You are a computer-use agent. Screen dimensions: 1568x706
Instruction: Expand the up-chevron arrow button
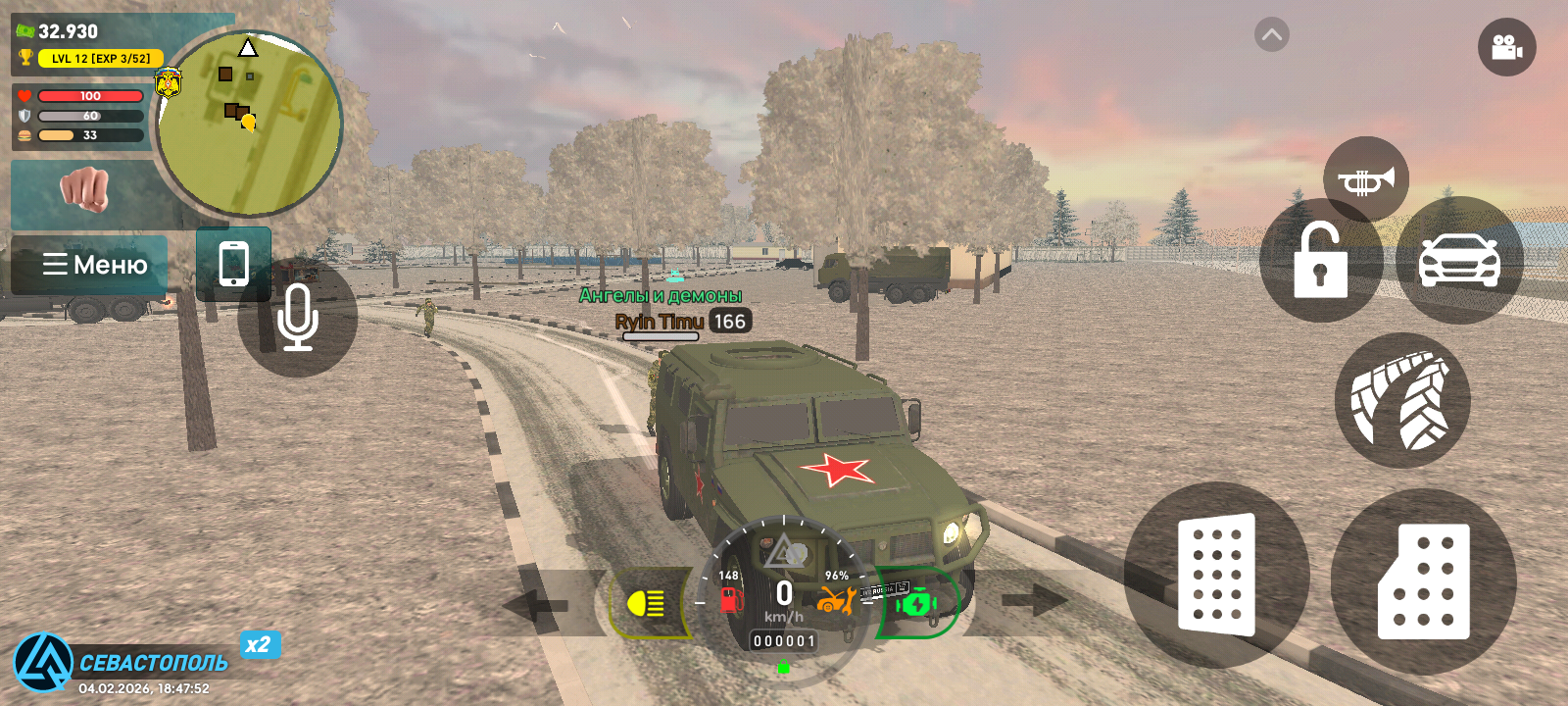(x=1271, y=35)
